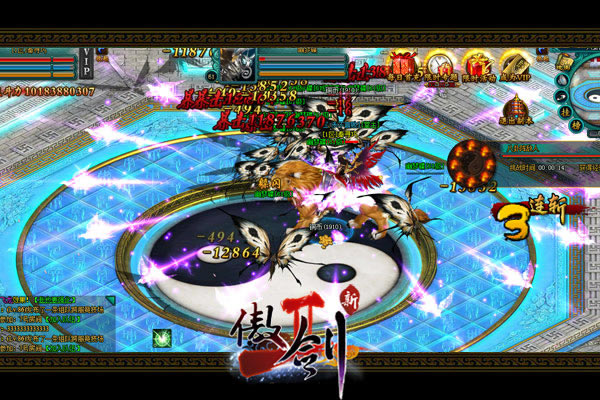600x400 pixels.
Task: Activate the green swirl skill icon
Action: pyautogui.click(x=160, y=338)
